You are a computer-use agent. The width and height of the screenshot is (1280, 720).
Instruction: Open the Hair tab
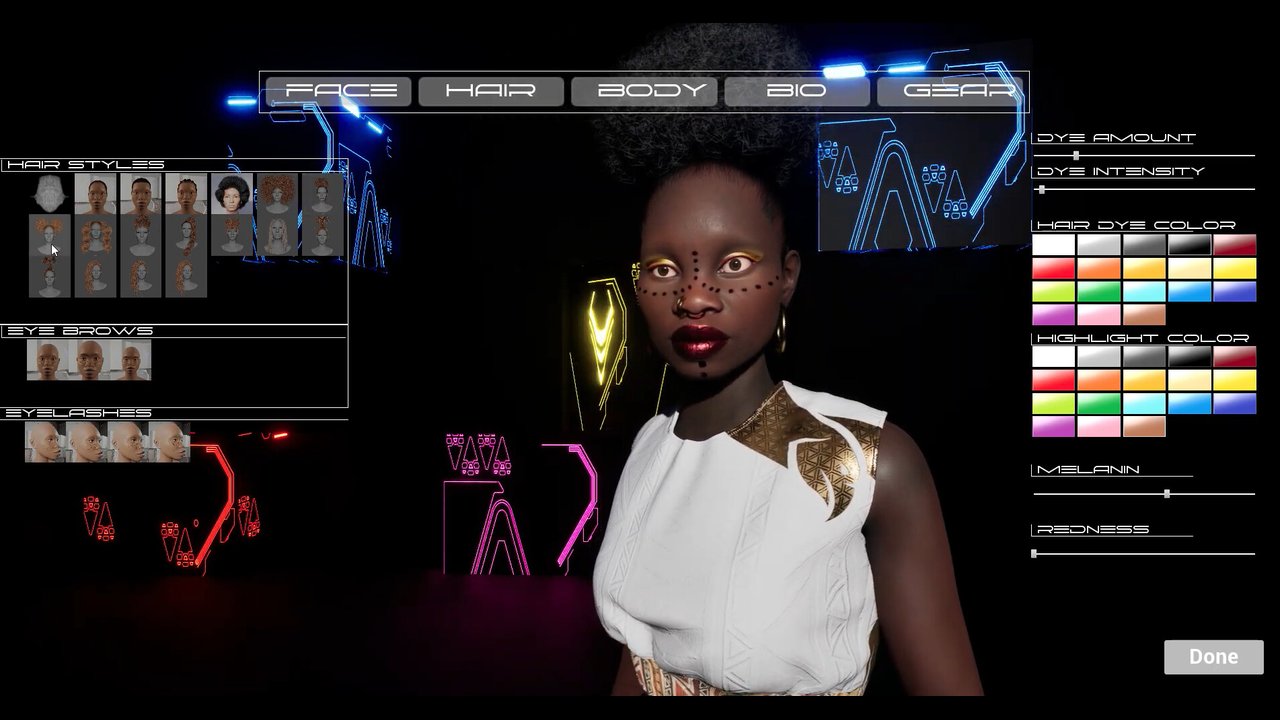pos(491,91)
